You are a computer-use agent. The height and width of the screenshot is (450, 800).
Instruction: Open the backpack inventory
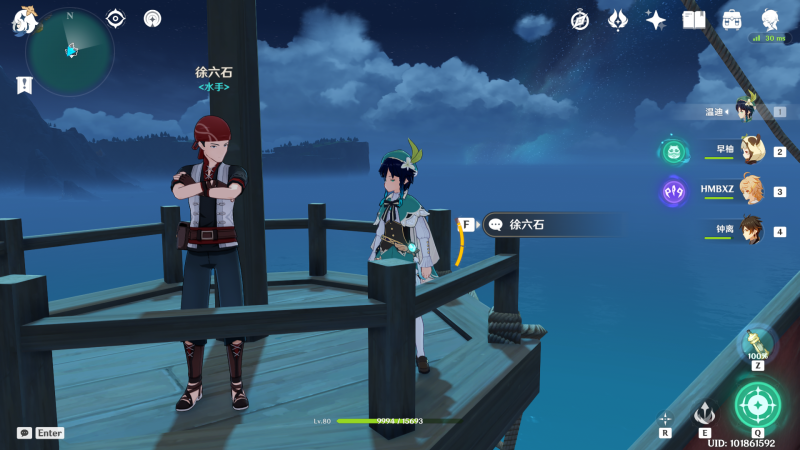[x=732, y=19]
